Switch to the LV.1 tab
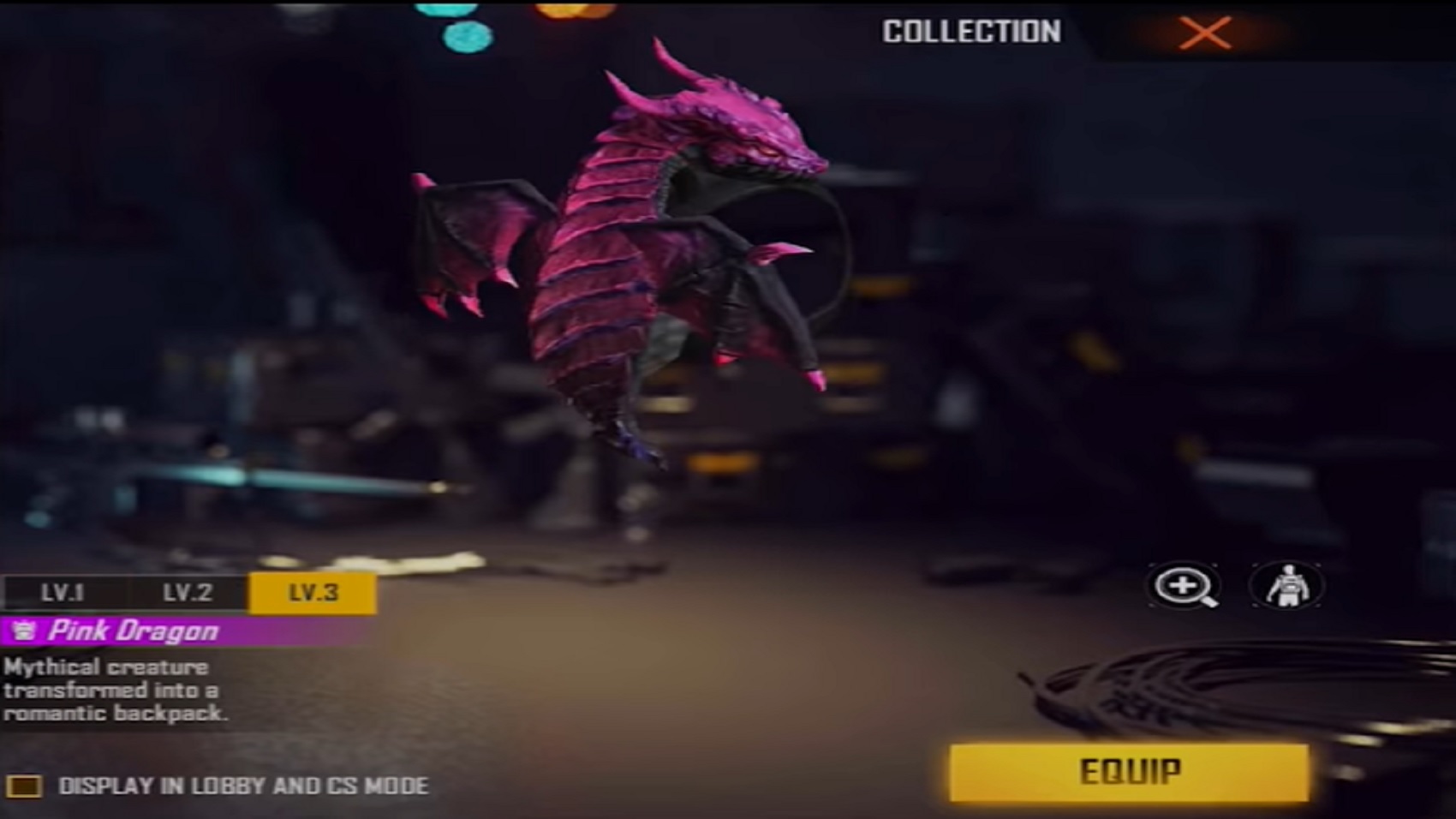Viewport: 1456px width, 819px height. click(x=60, y=591)
